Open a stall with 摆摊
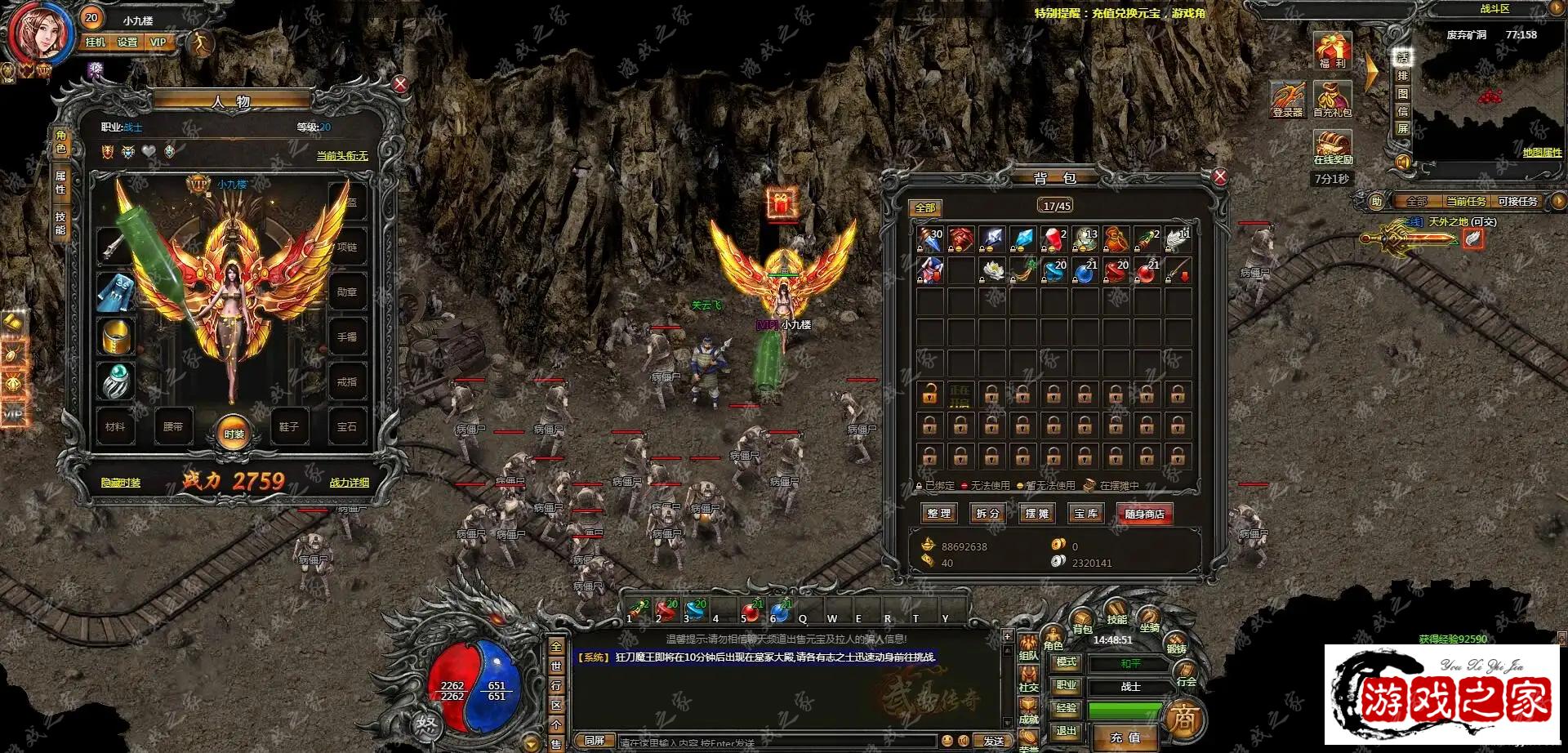Image resolution: width=1568 pixels, height=753 pixels. tap(1037, 513)
